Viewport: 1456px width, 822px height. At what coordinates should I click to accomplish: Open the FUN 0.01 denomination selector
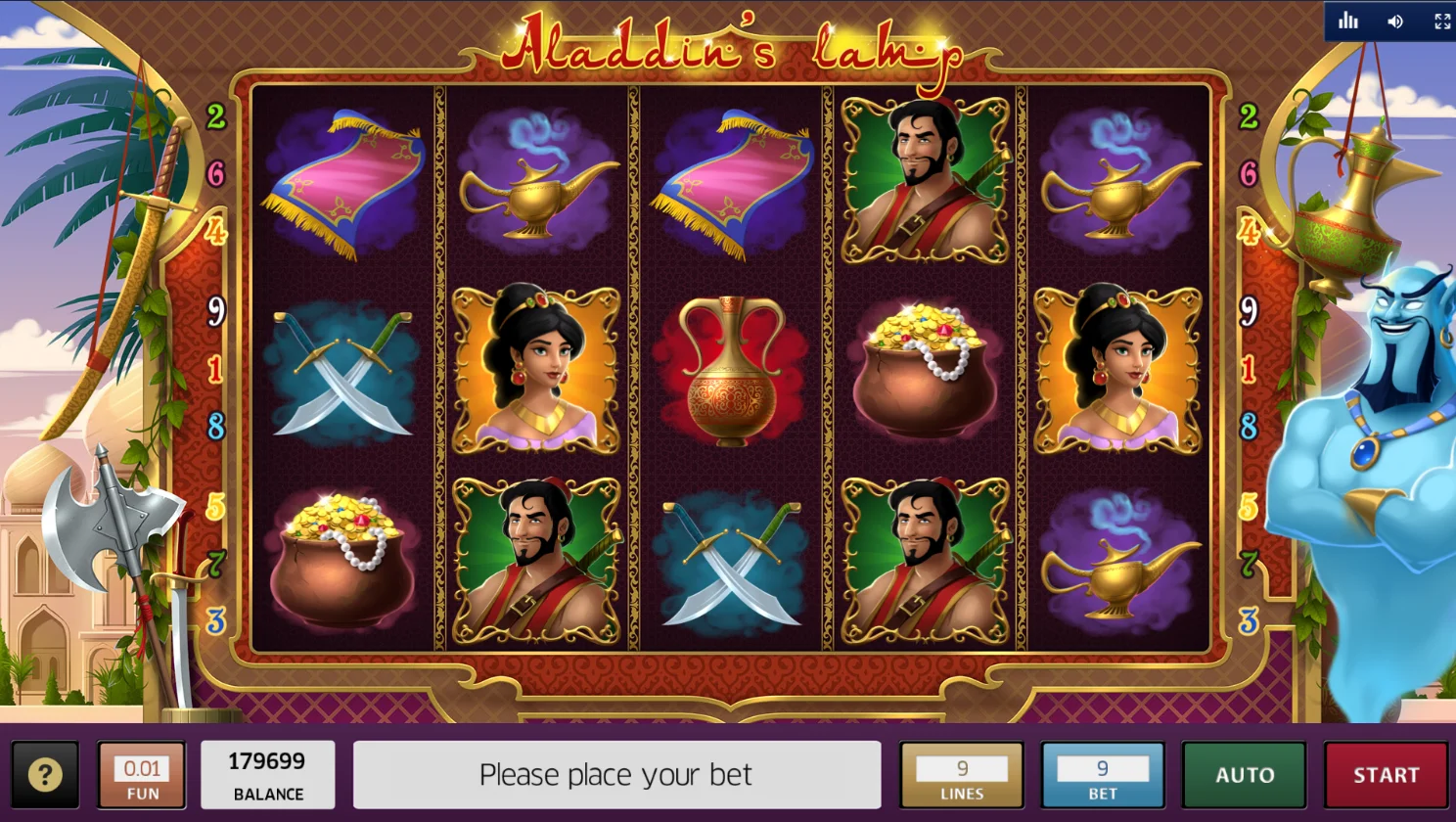click(141, 775)
